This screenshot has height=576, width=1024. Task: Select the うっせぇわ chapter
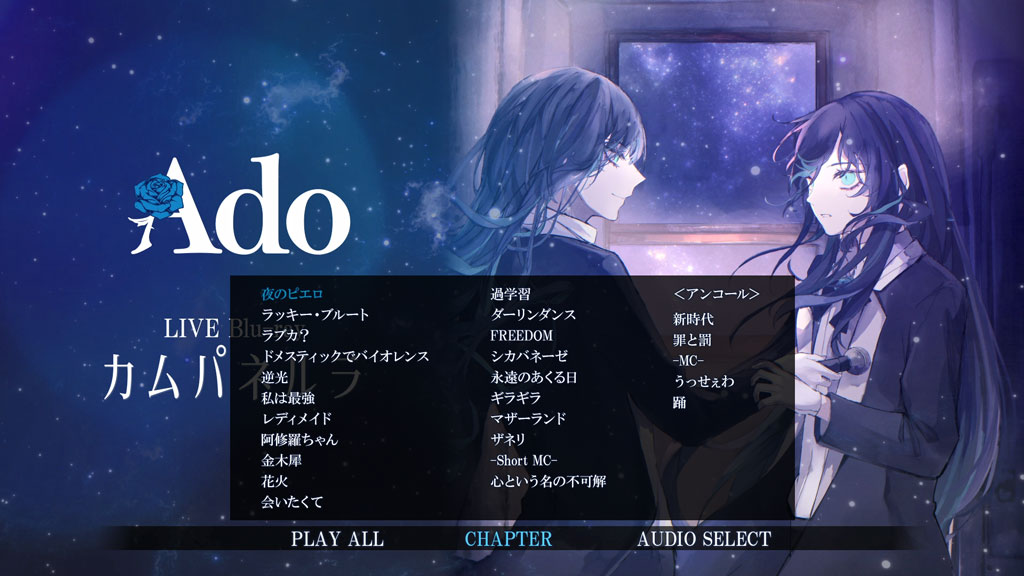click(x=705, y=382)
